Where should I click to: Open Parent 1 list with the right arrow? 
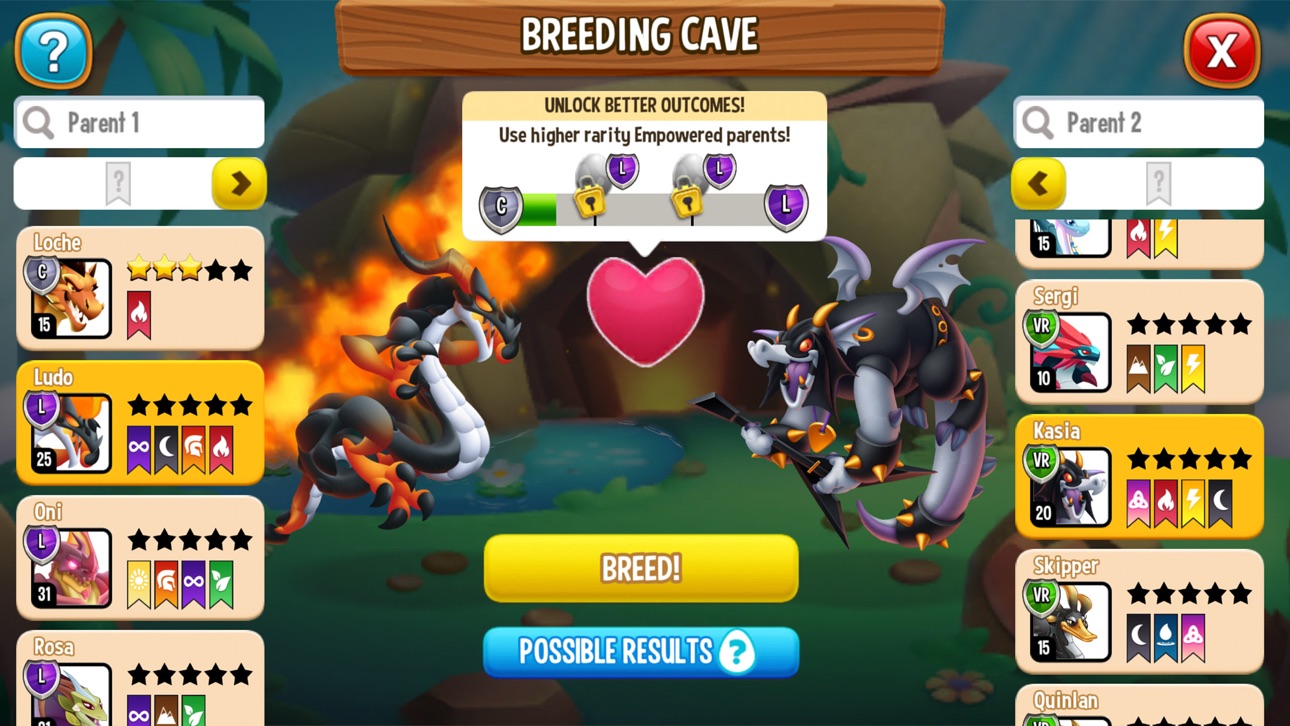point(240,184)
